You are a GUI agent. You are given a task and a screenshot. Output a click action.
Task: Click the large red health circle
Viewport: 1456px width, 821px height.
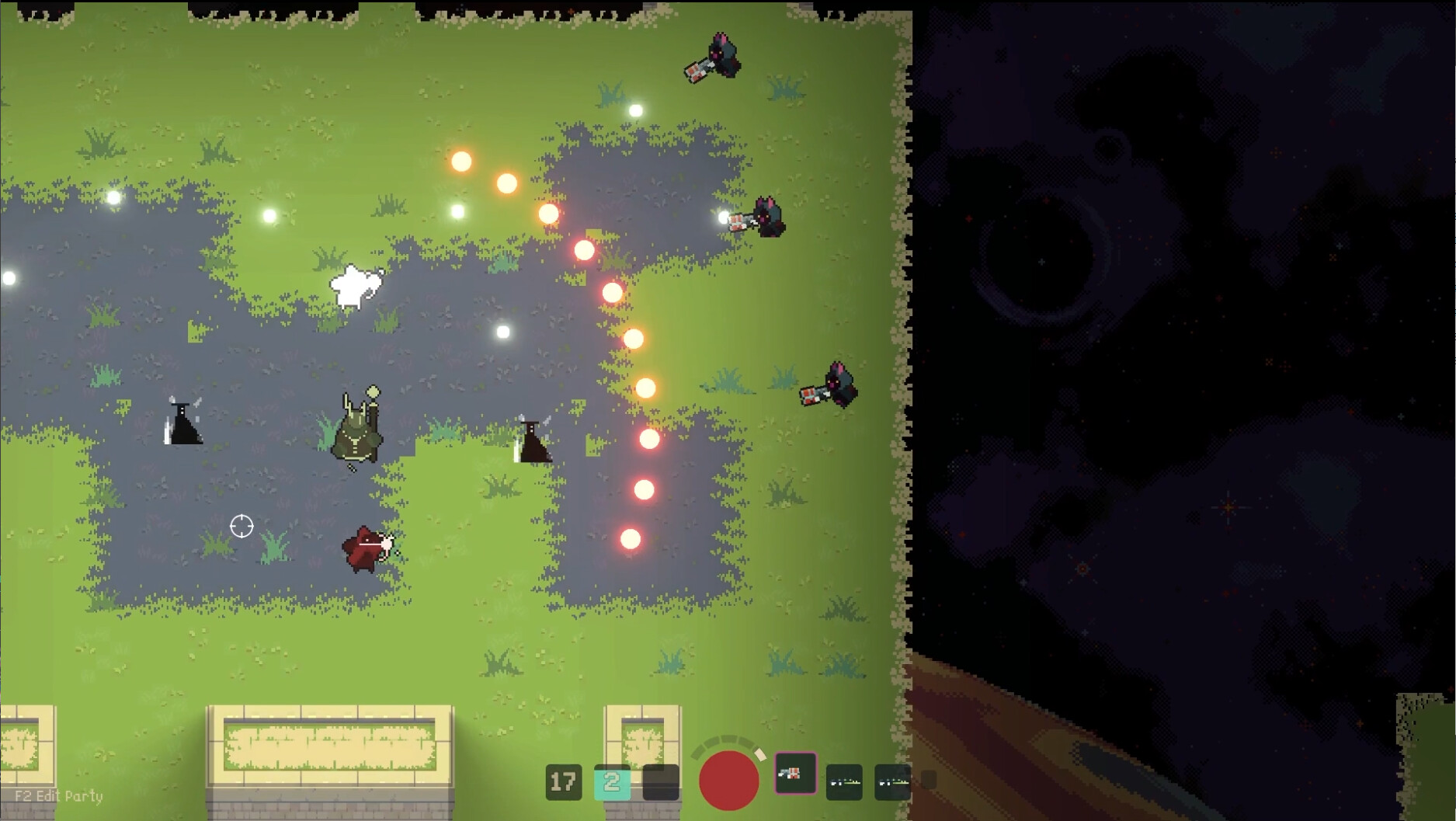(728, 780)
